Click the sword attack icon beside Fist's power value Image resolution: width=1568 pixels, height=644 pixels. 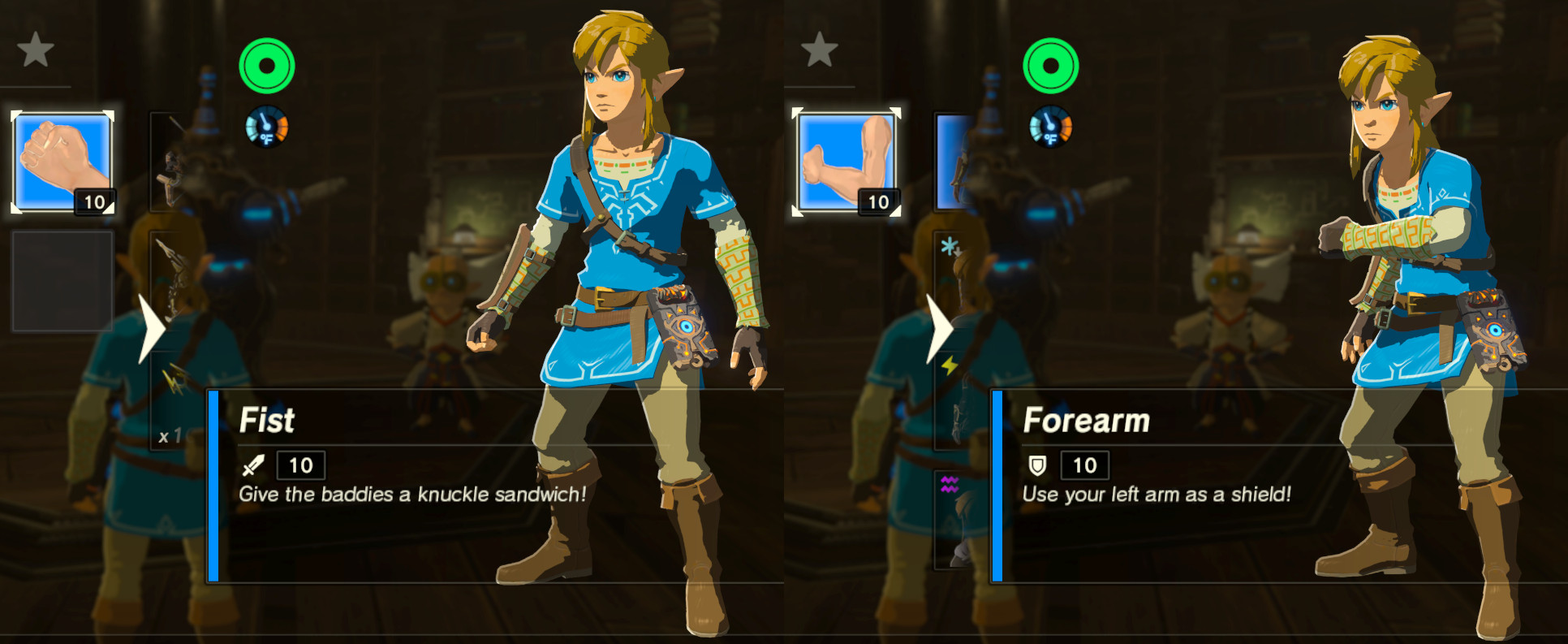252,465
